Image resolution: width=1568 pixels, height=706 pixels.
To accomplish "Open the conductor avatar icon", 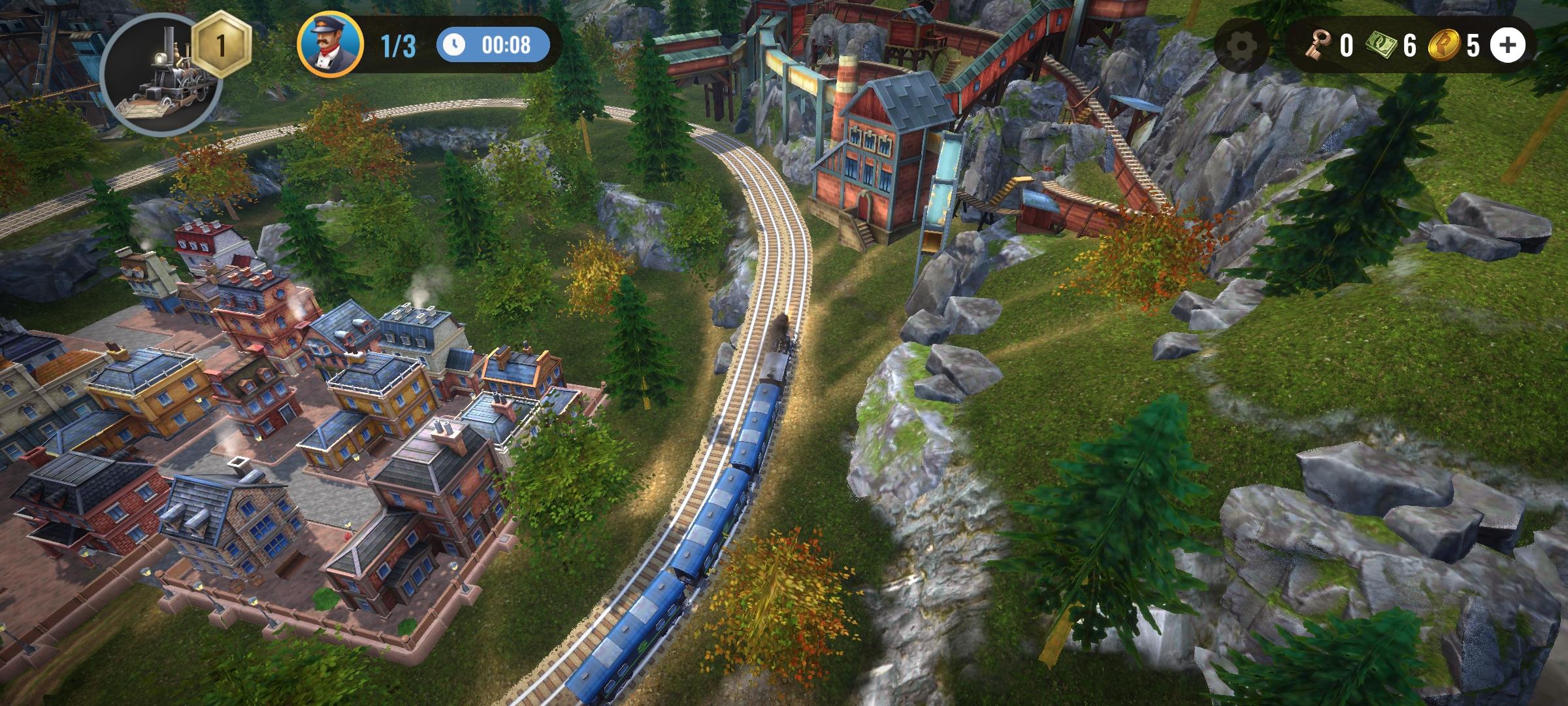I will pyautogui.click(x=330, y=44).
